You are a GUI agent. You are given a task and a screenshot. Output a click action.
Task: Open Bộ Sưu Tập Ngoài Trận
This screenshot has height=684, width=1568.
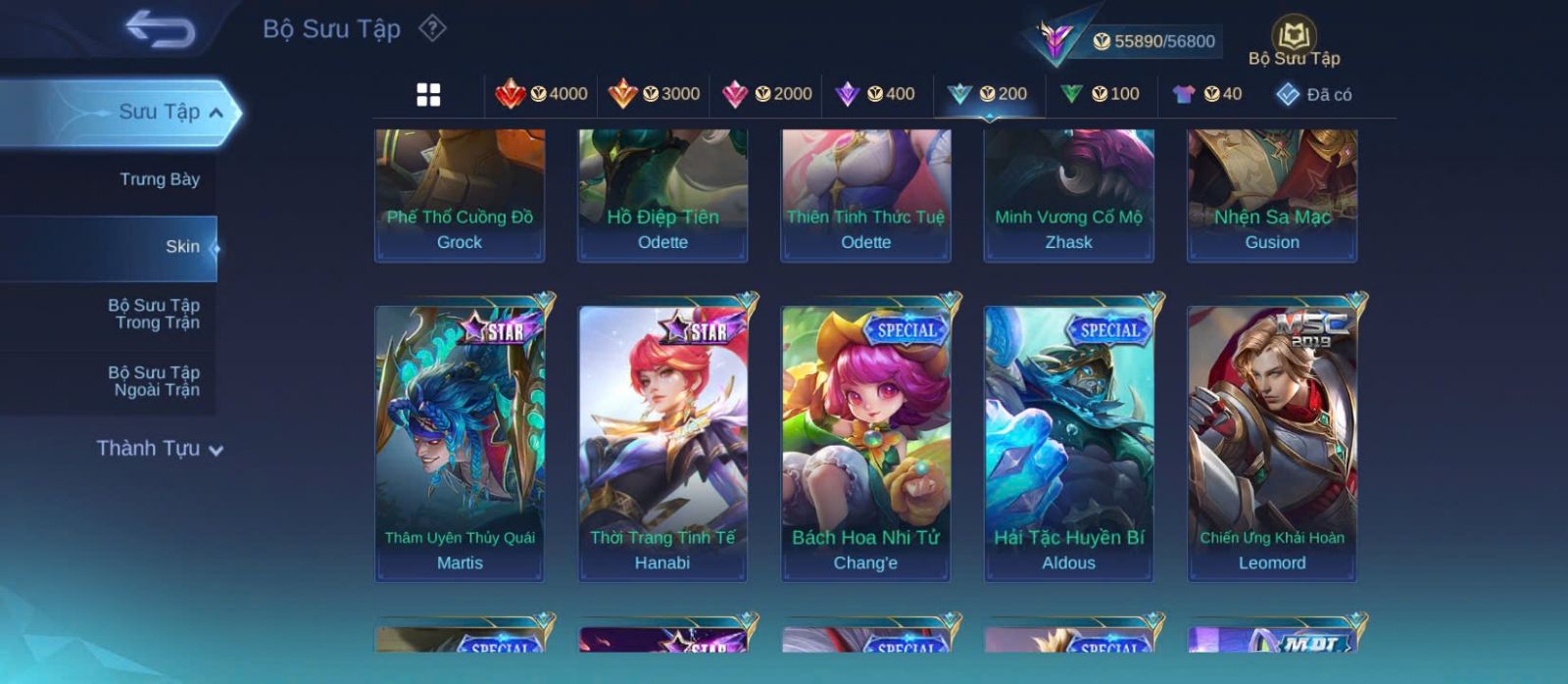[x=155, y=381]
